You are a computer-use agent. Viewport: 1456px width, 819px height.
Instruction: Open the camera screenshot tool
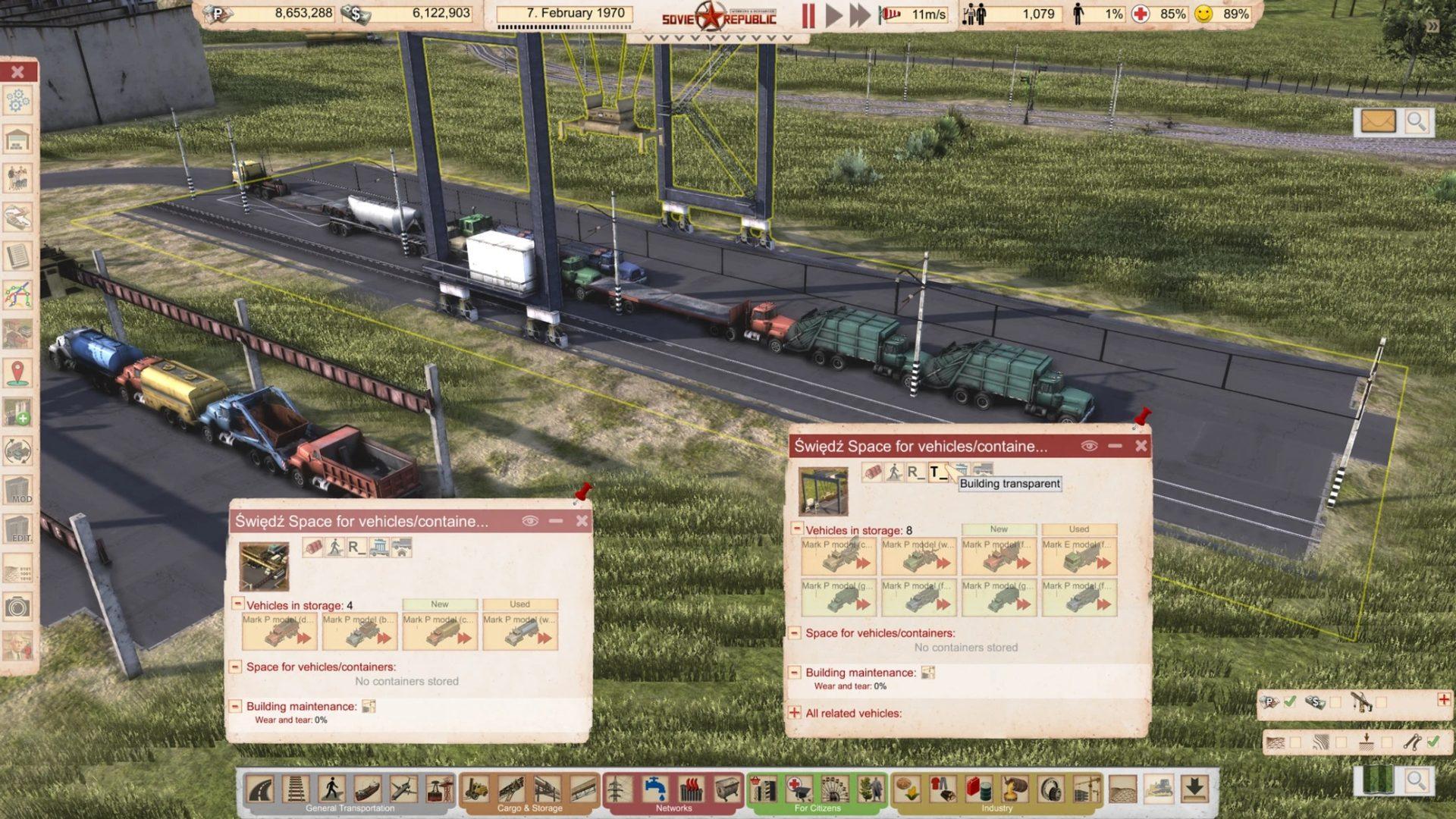click(18, 607)
